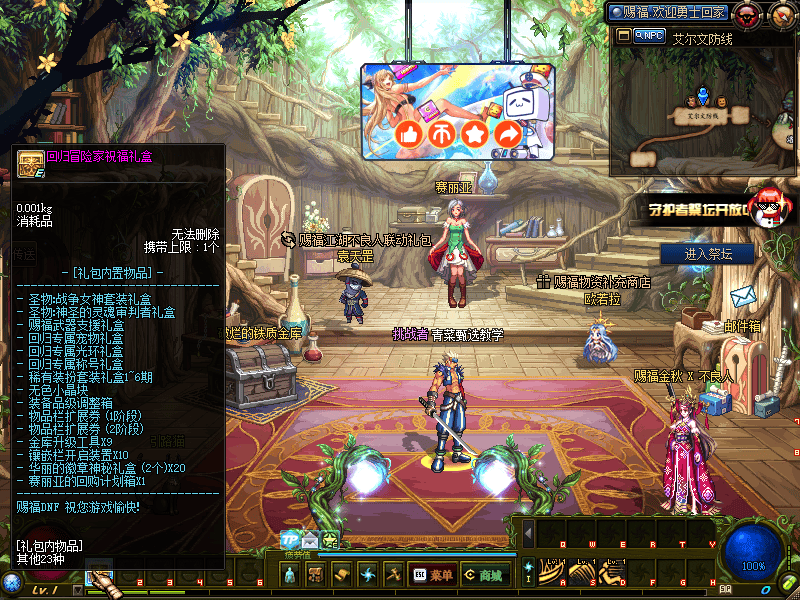The image size is (800, 600).
Task: Open the character info icon
Action: [x=290, y=575]
